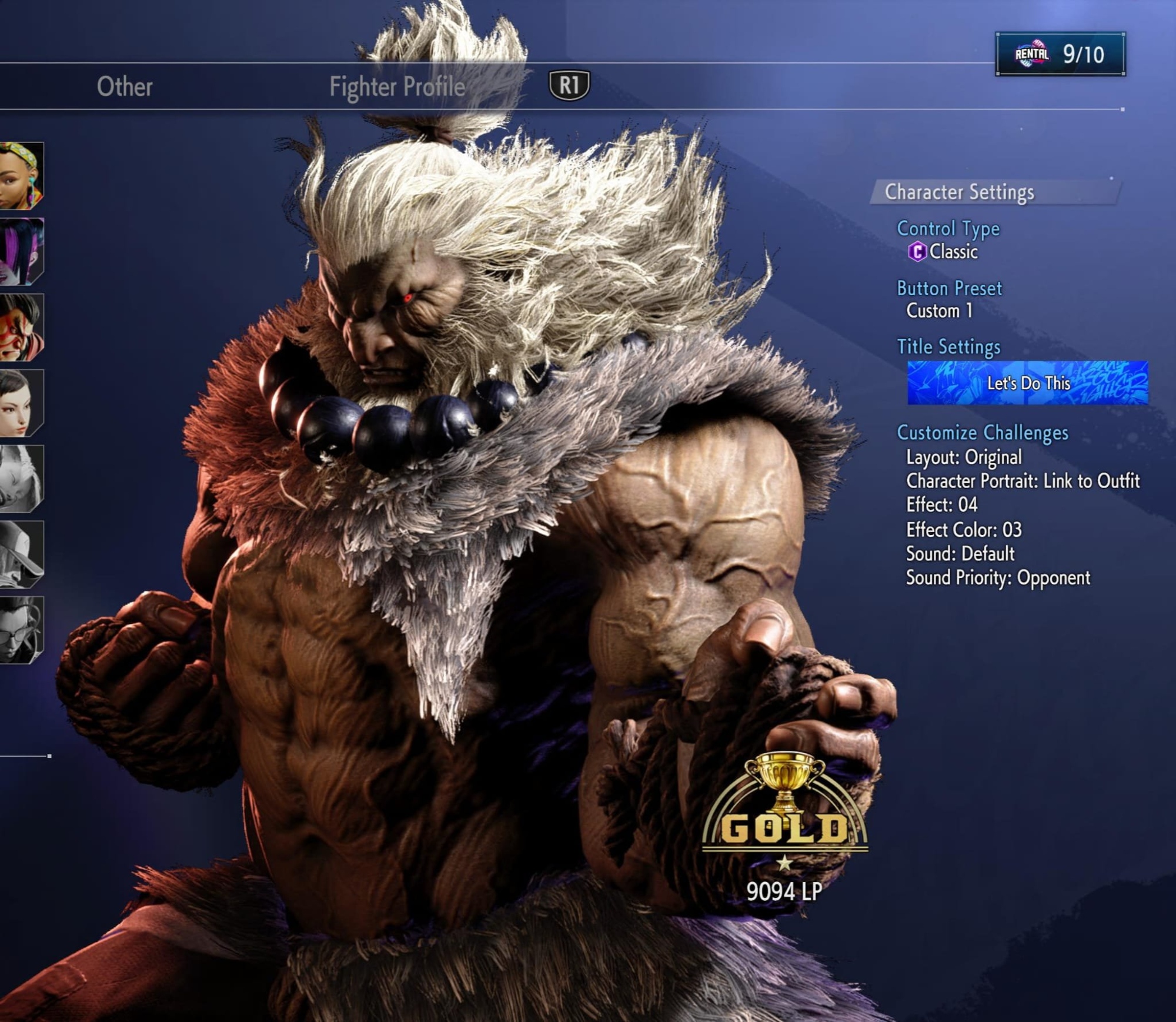
Task: Select Kimberly's portrait with the yellow headband
Action: [x=22, y=175]
